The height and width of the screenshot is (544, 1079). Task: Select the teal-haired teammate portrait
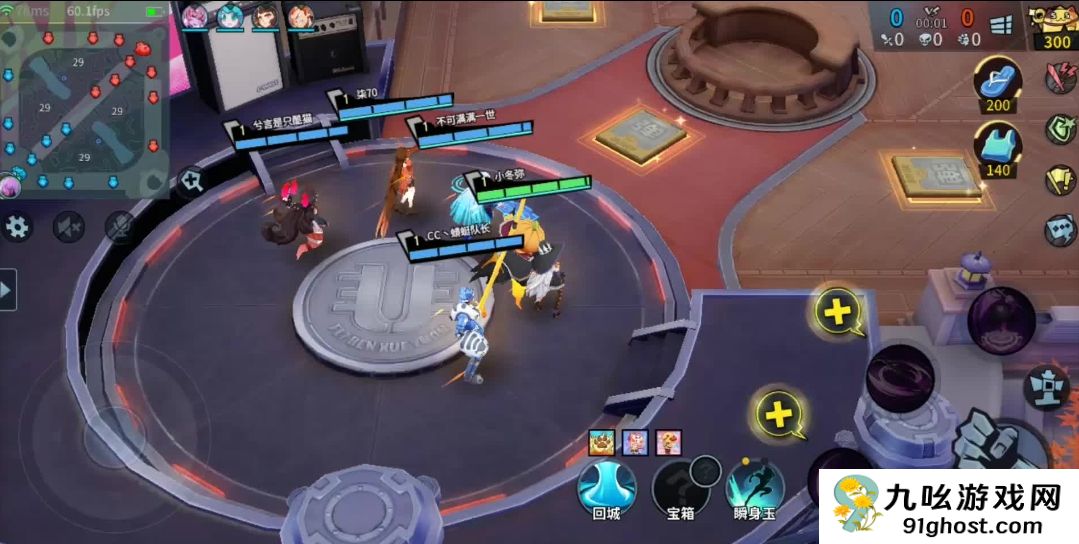[x=231, y=16]
